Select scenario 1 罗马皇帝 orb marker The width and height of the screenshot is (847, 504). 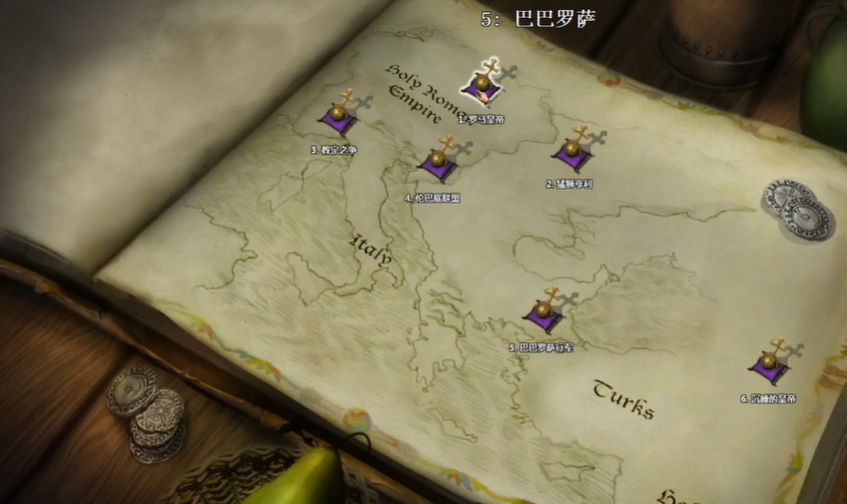(x=482, y=85)
